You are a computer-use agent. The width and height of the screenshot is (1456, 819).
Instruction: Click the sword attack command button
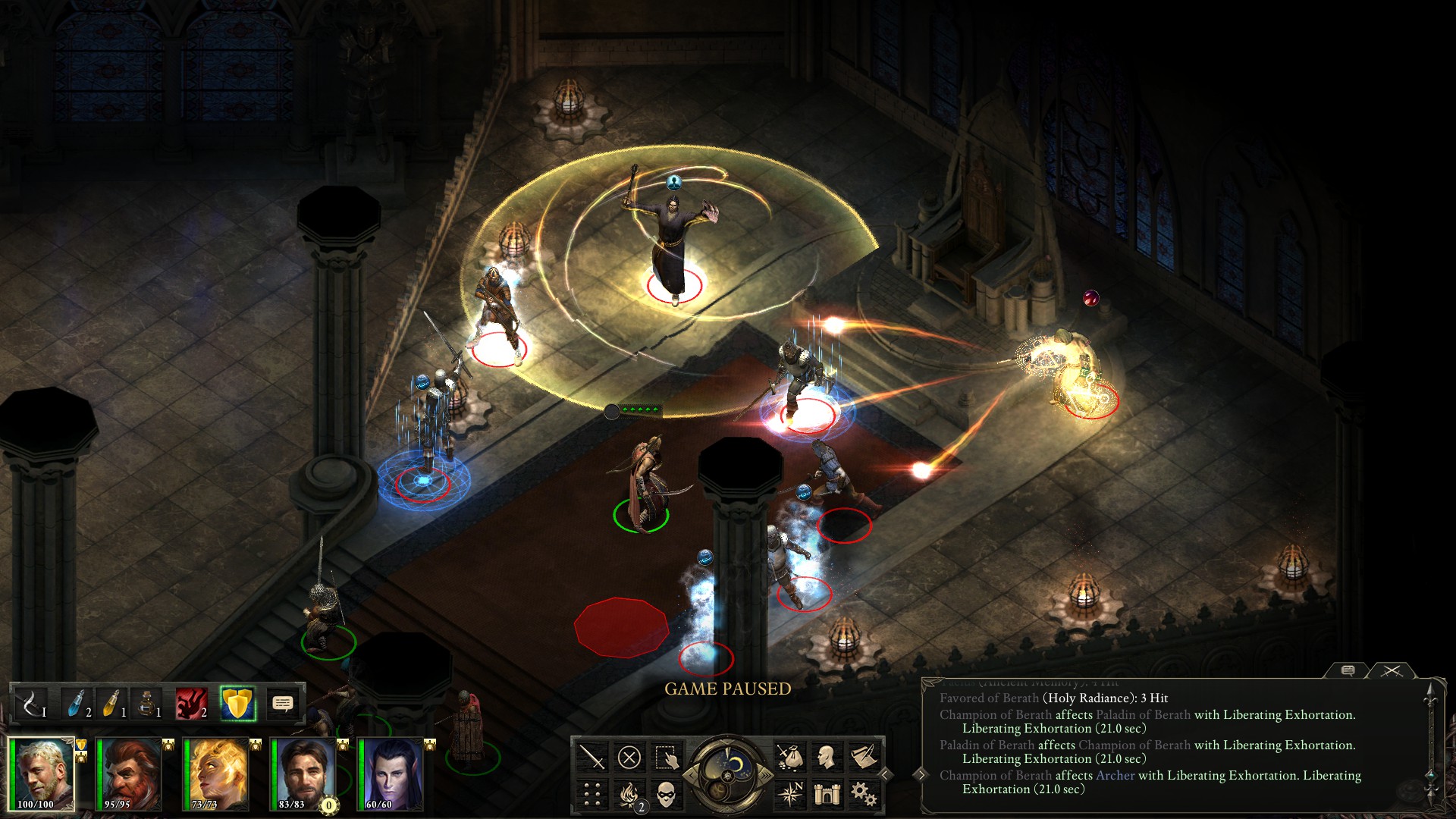591,757
